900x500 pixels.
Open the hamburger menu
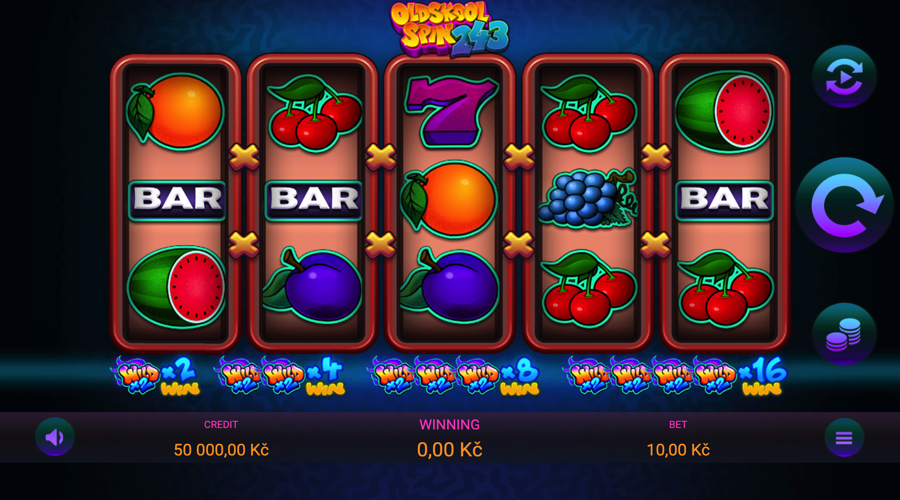click(x=844, y=438)
